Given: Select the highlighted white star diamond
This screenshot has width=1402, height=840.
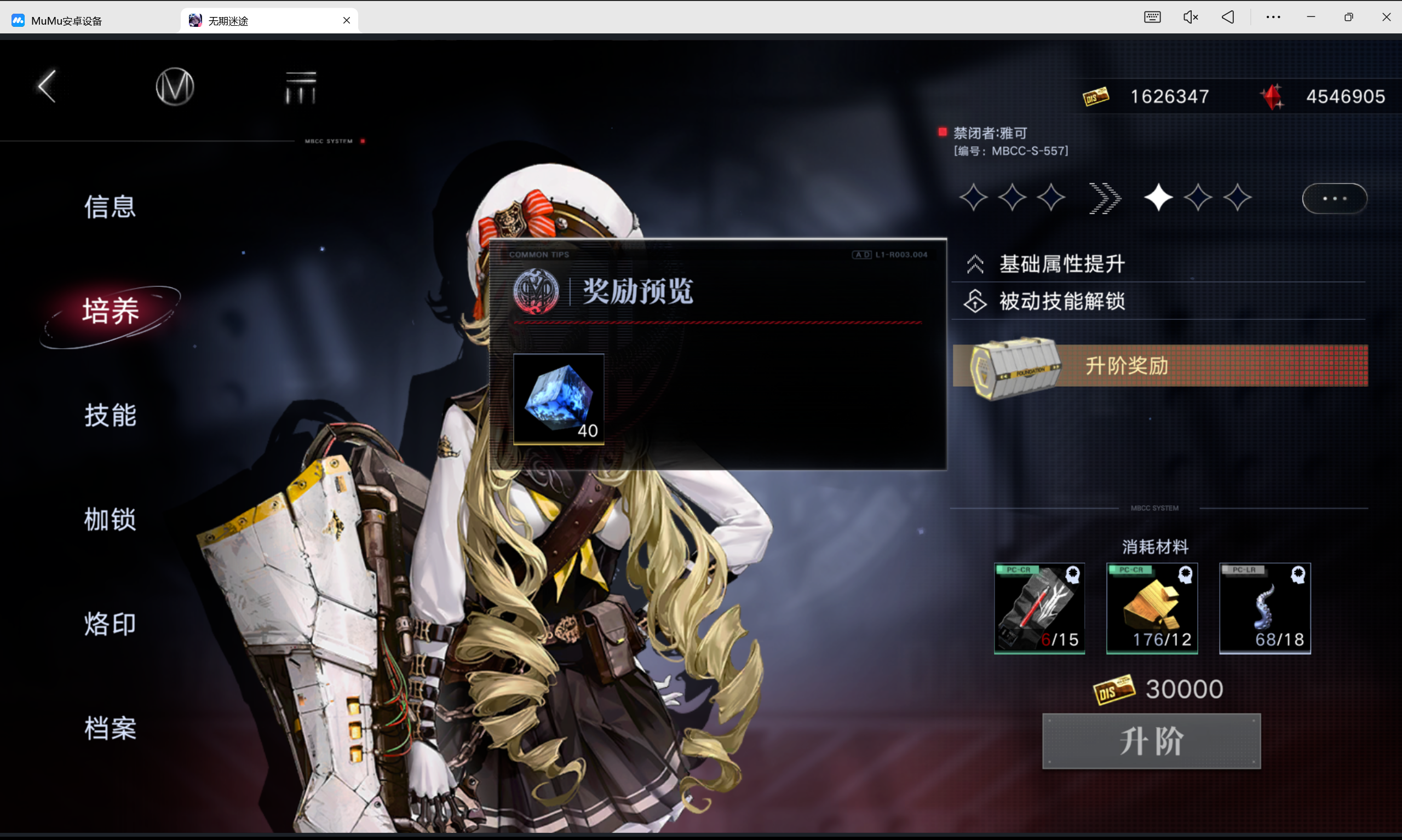Looking at the screenshot, I should click(x=1159, y=197).
